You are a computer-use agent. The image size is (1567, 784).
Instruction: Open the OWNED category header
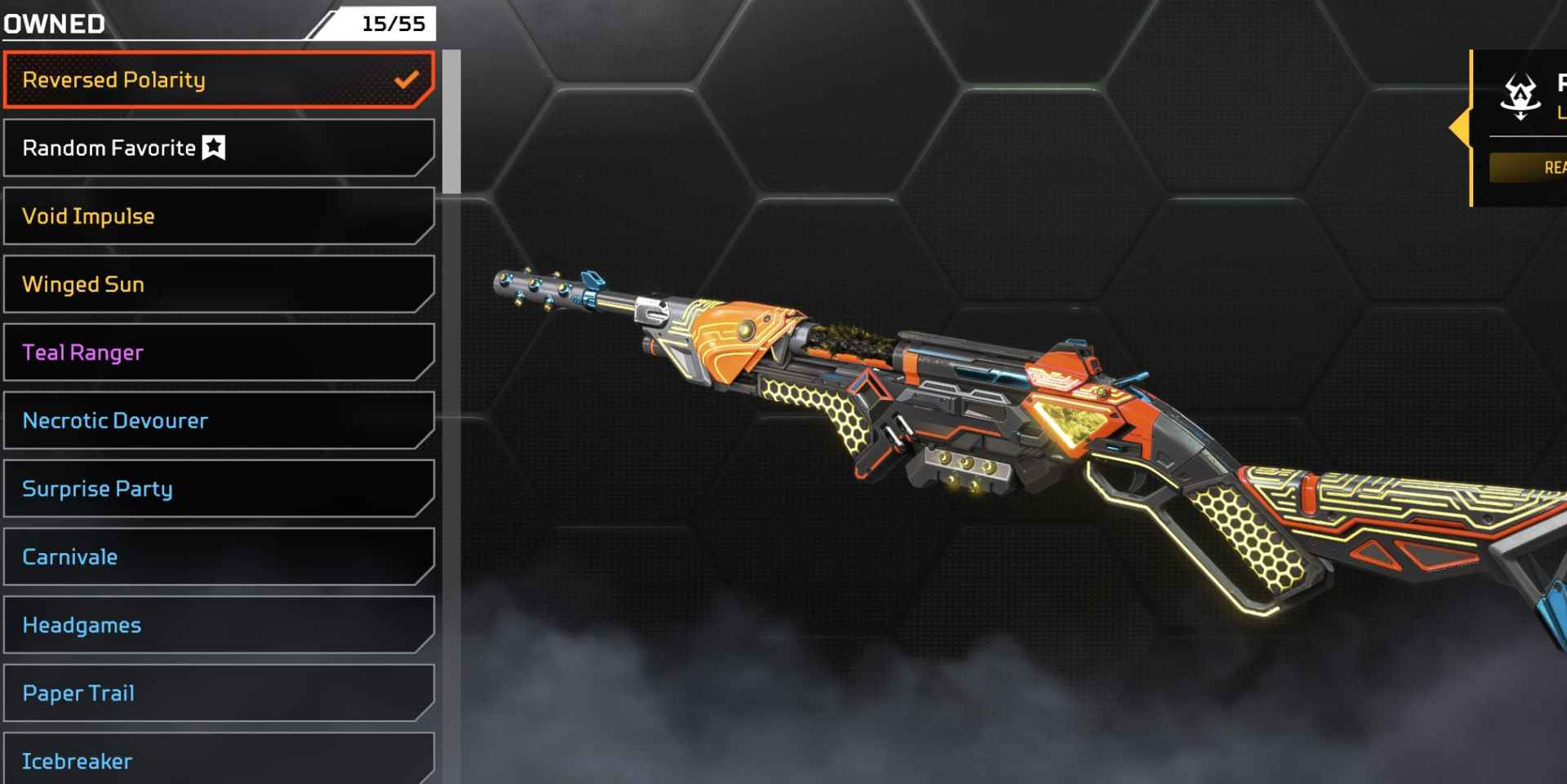(53, 24)
